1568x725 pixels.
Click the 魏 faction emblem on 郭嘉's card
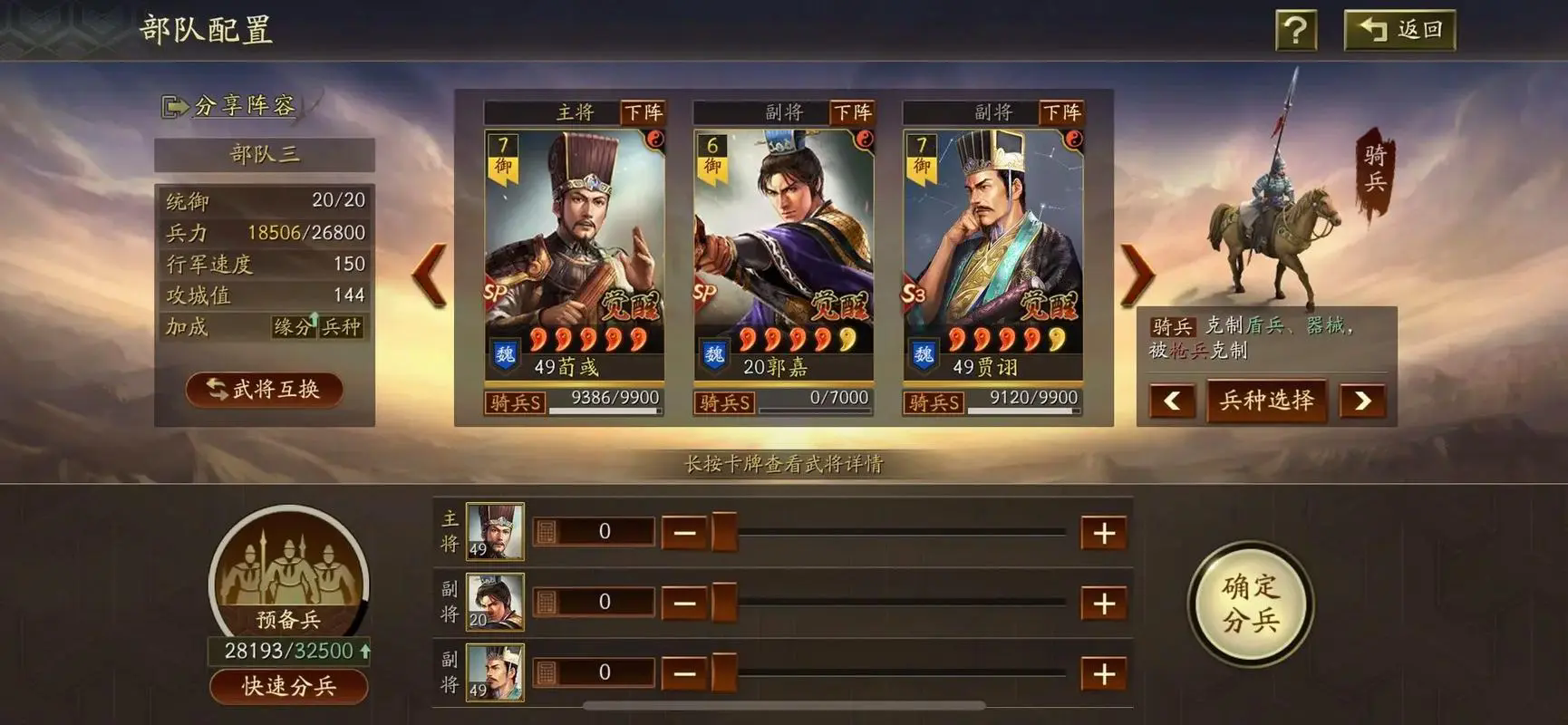tap(713, 353)
